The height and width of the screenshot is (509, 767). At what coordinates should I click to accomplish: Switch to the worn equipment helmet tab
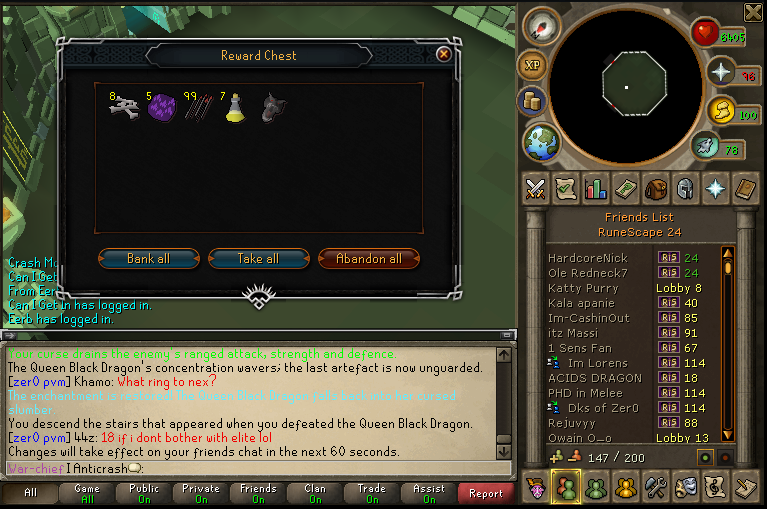685,188
